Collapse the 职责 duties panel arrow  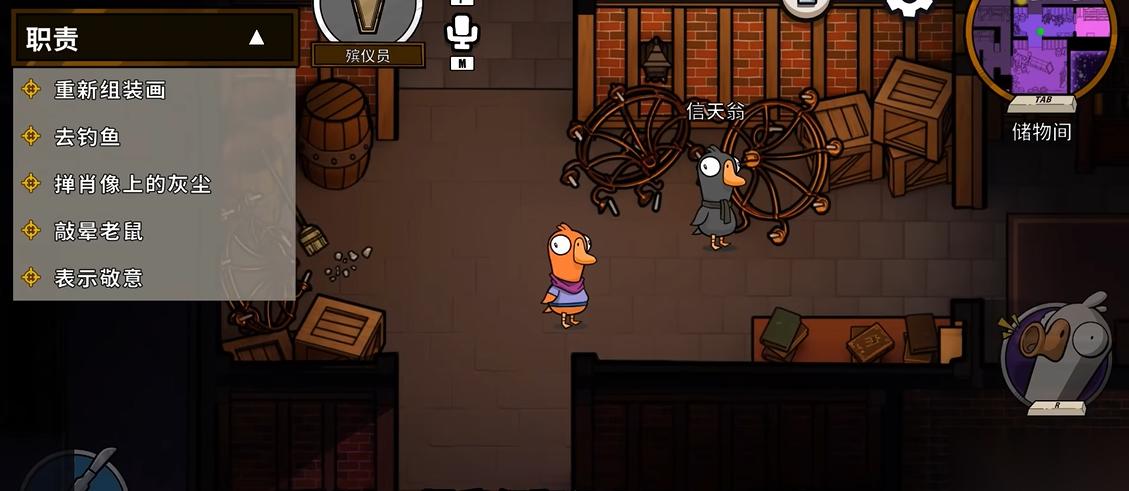tap(257, 38)
